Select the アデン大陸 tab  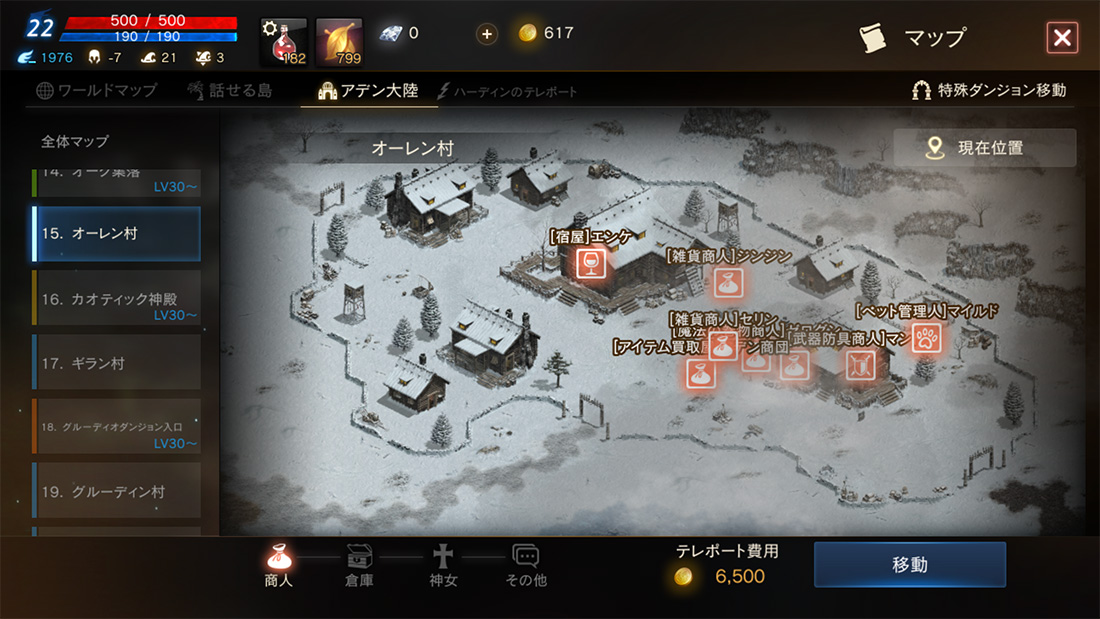tap(369, 91)
